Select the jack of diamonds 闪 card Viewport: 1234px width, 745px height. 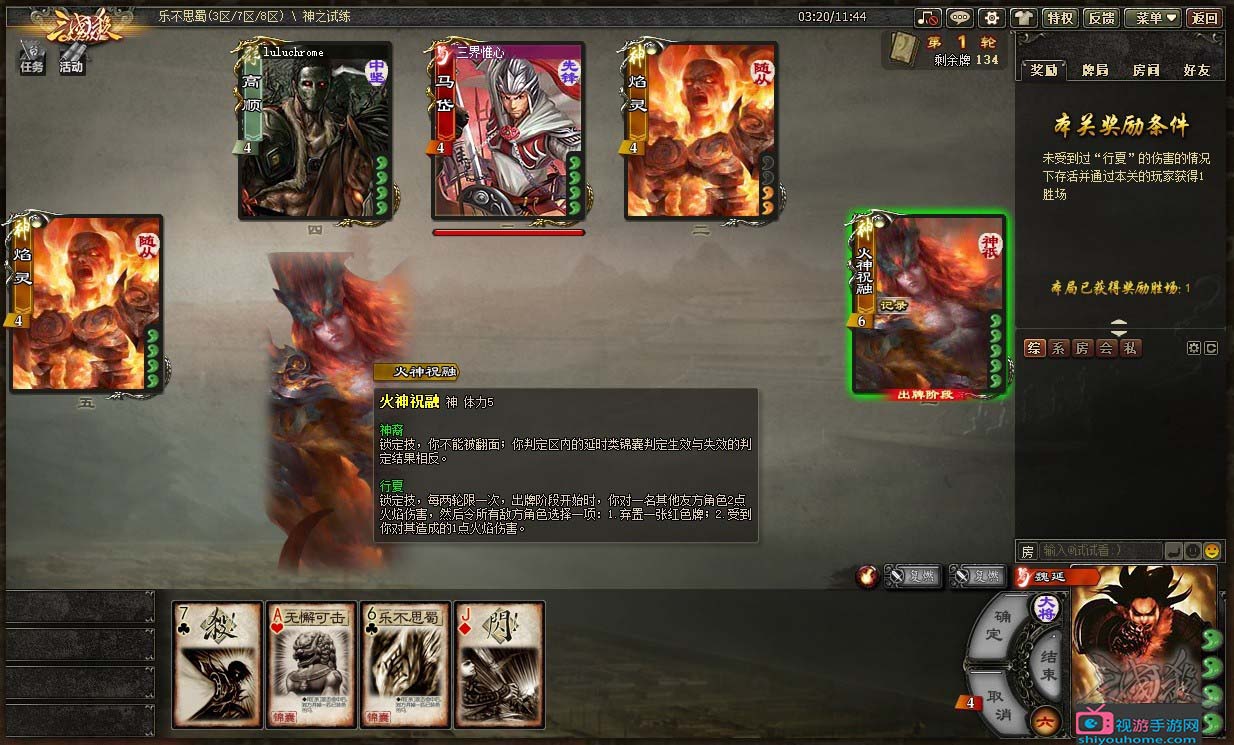[x=499, y=664]
